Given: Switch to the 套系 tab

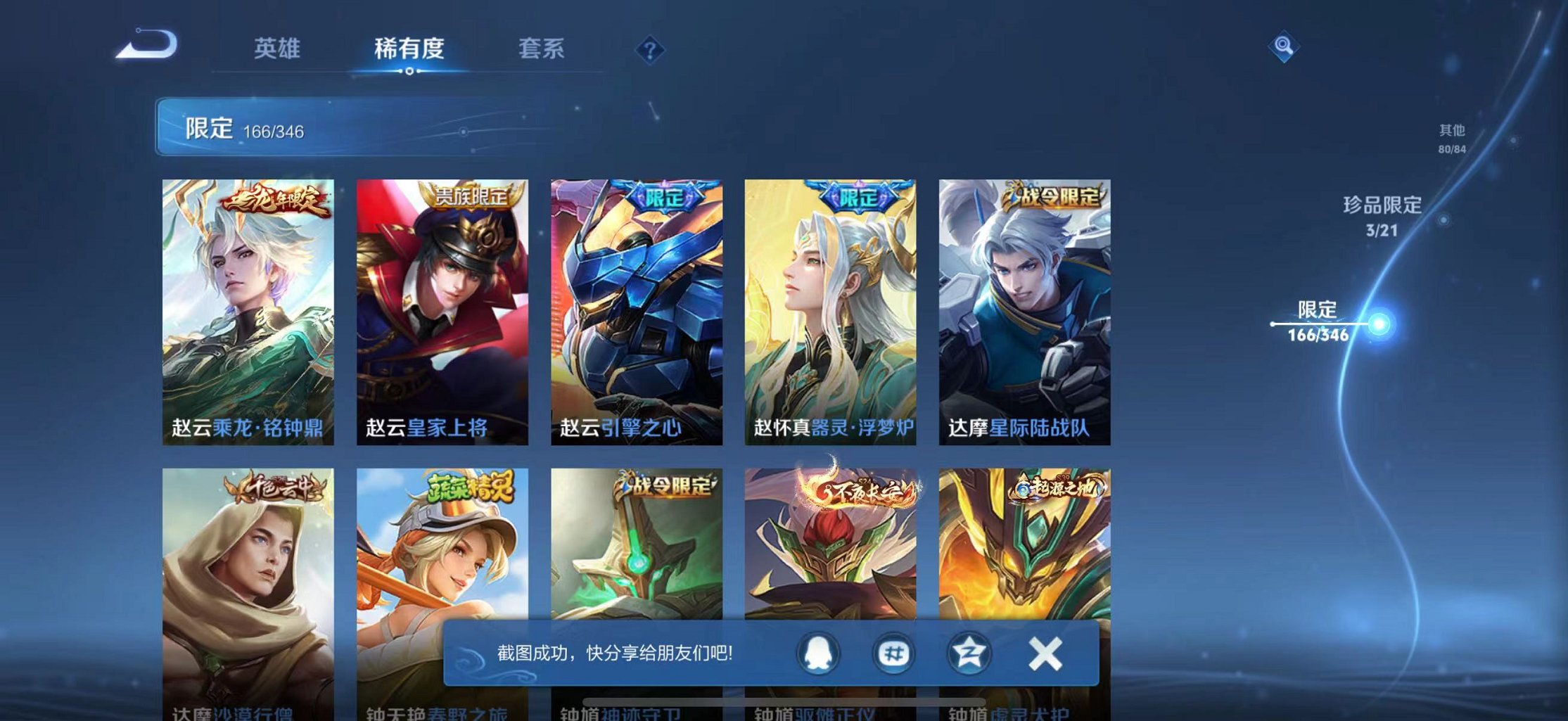Looking at the screenshot, I should click(x=542, y=49).
